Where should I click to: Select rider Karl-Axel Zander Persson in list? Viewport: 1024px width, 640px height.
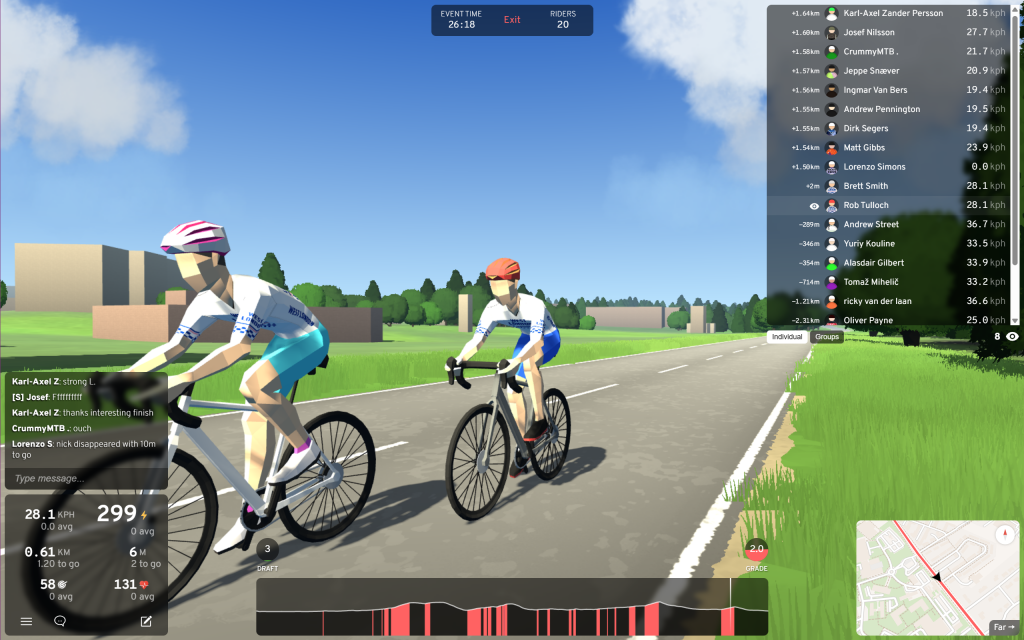click(893, 13)
